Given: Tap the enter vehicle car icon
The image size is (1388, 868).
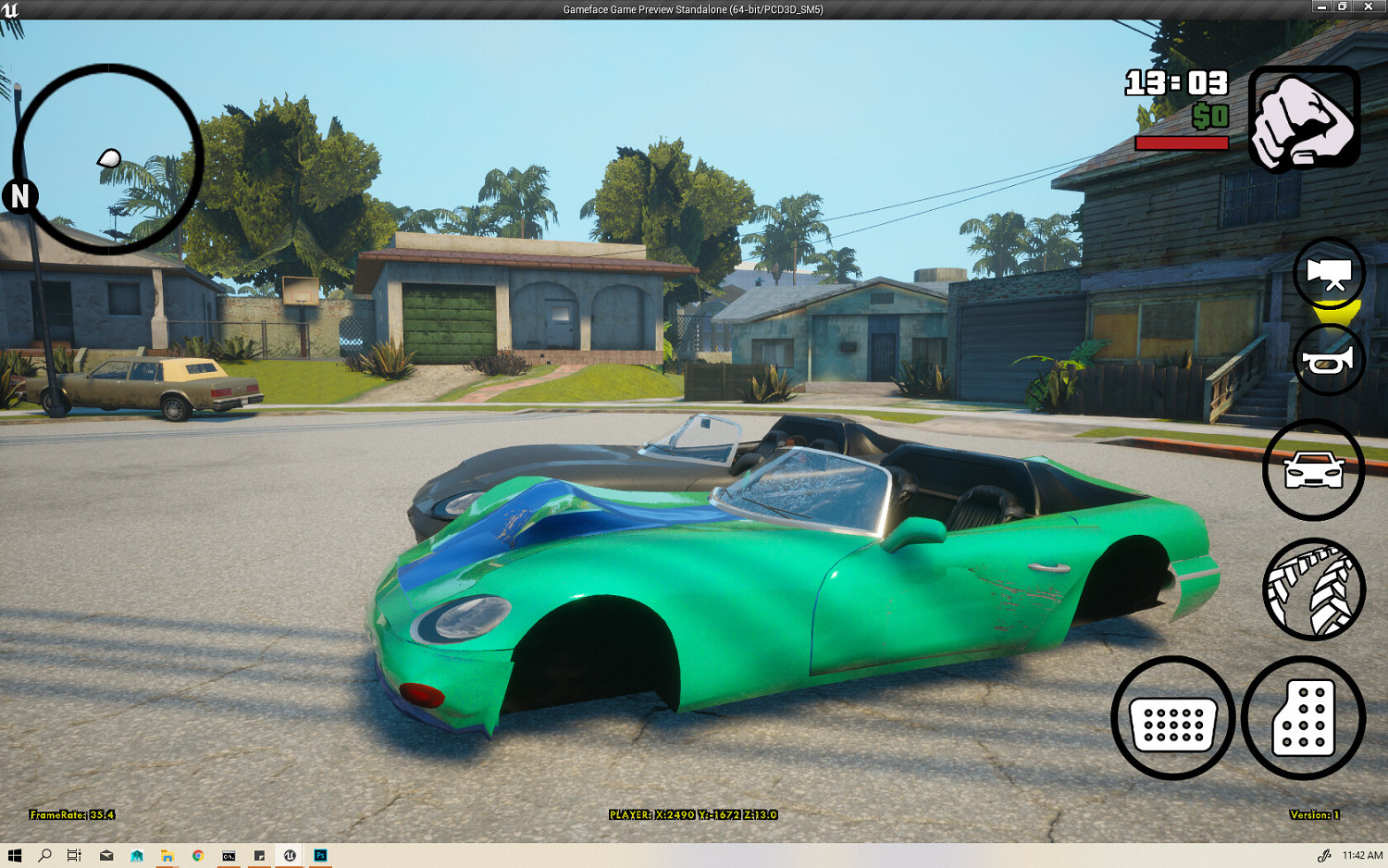Looking at the screenshot, I should [1312, 468].
